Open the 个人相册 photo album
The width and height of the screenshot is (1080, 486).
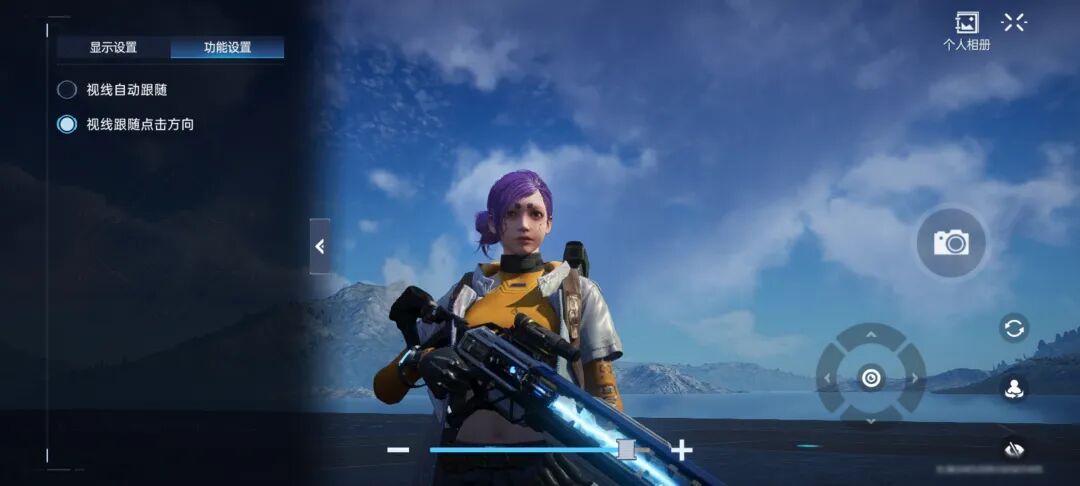point(966,29)
